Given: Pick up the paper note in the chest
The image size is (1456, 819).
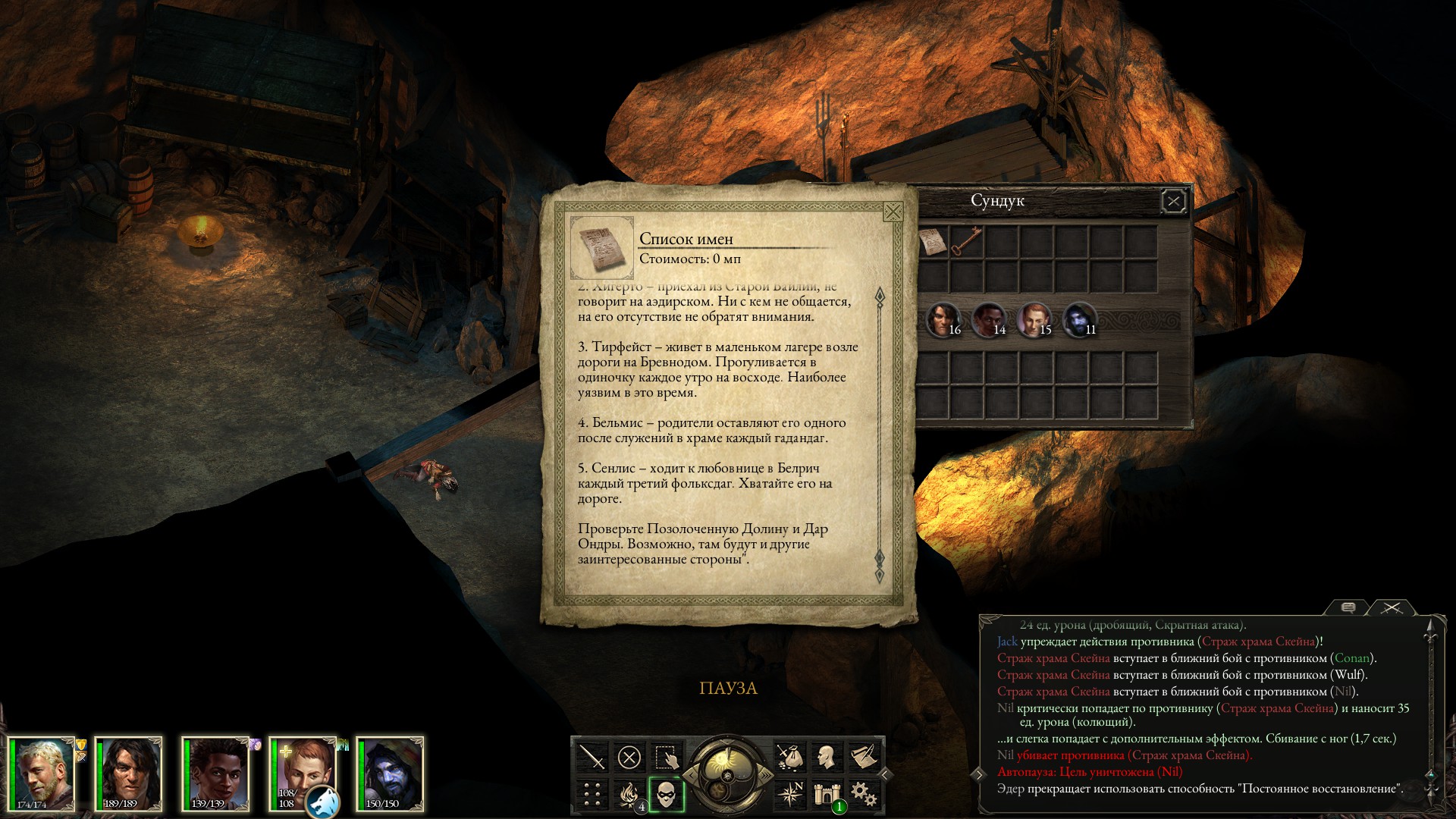Looking at the screenshot, I should pyautogui.click(x=933, y=243).
